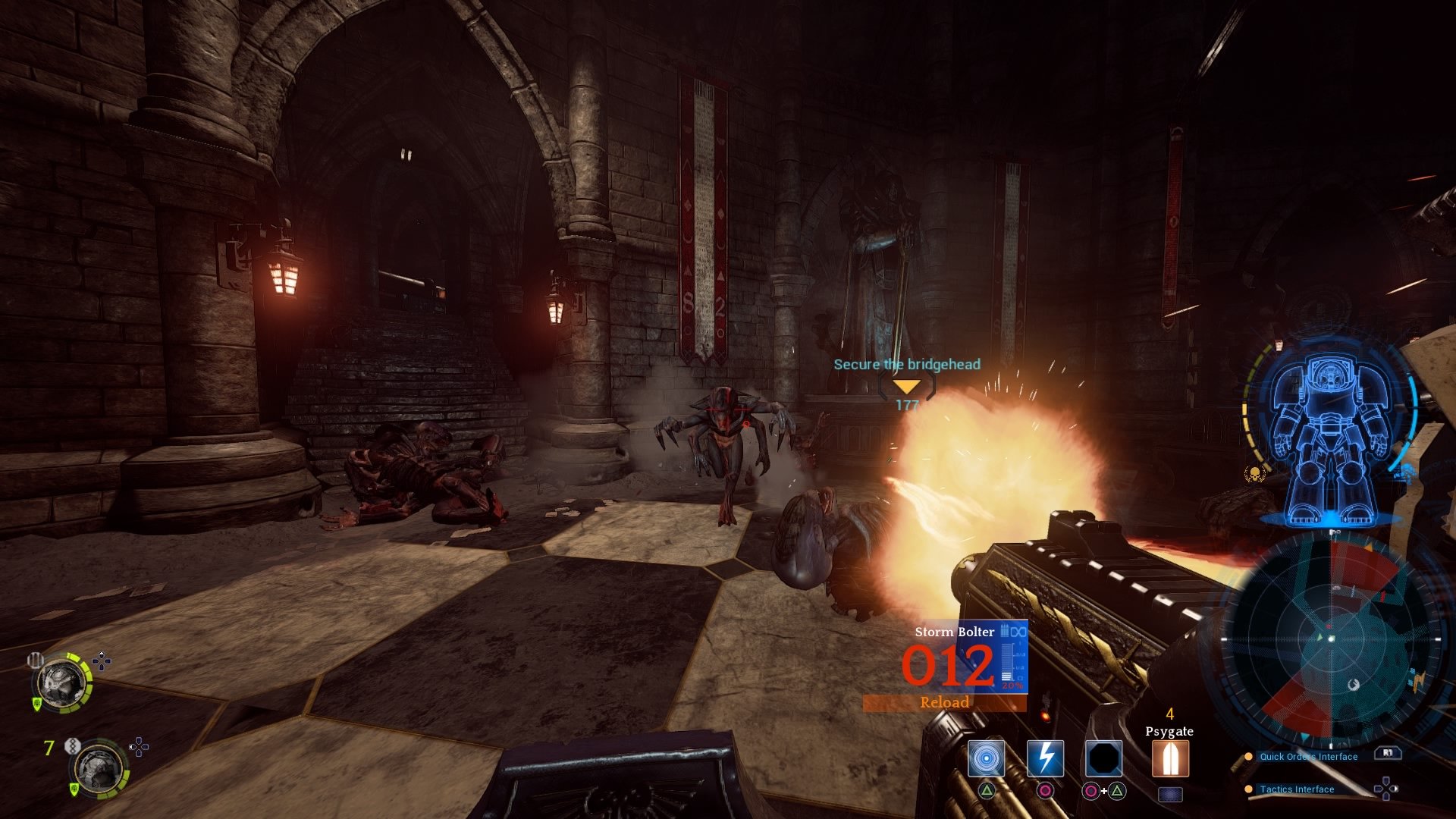Image resolution: width=1456 pixels, height=819 pixels.
Task: Click the d-pad prompt beside the top portrait
Action: coord(102,660)
